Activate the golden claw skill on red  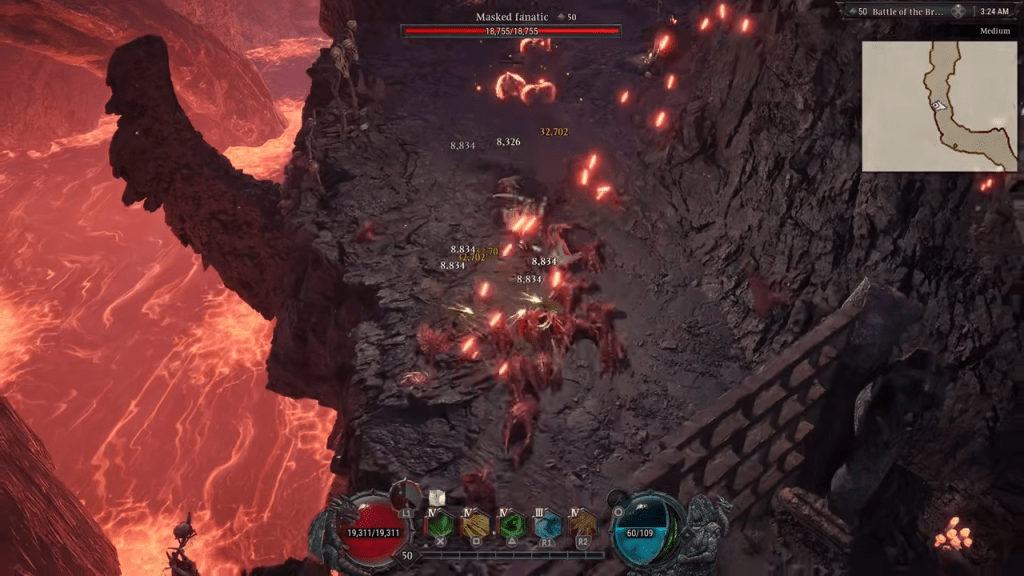click(582, 523)
